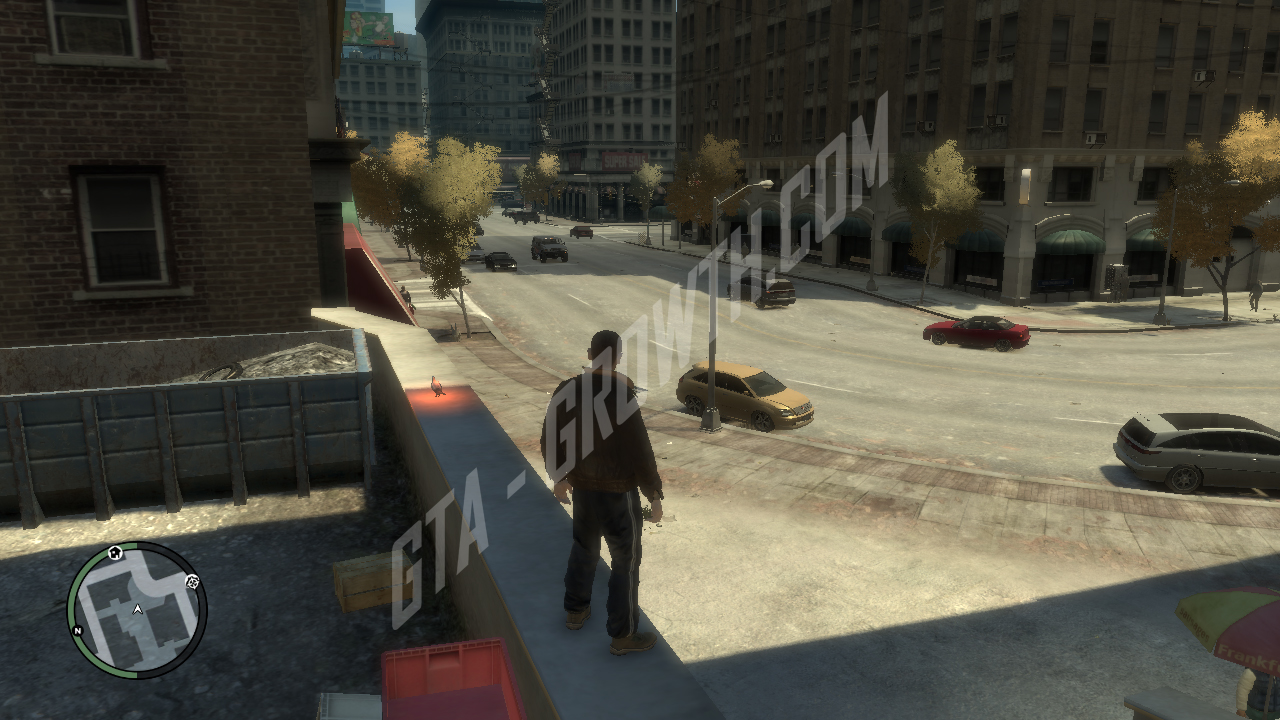Viewport: 1280px width, 720px height.
Task: Select the safehouse marker on the minimap
Action: coord(115,552)
